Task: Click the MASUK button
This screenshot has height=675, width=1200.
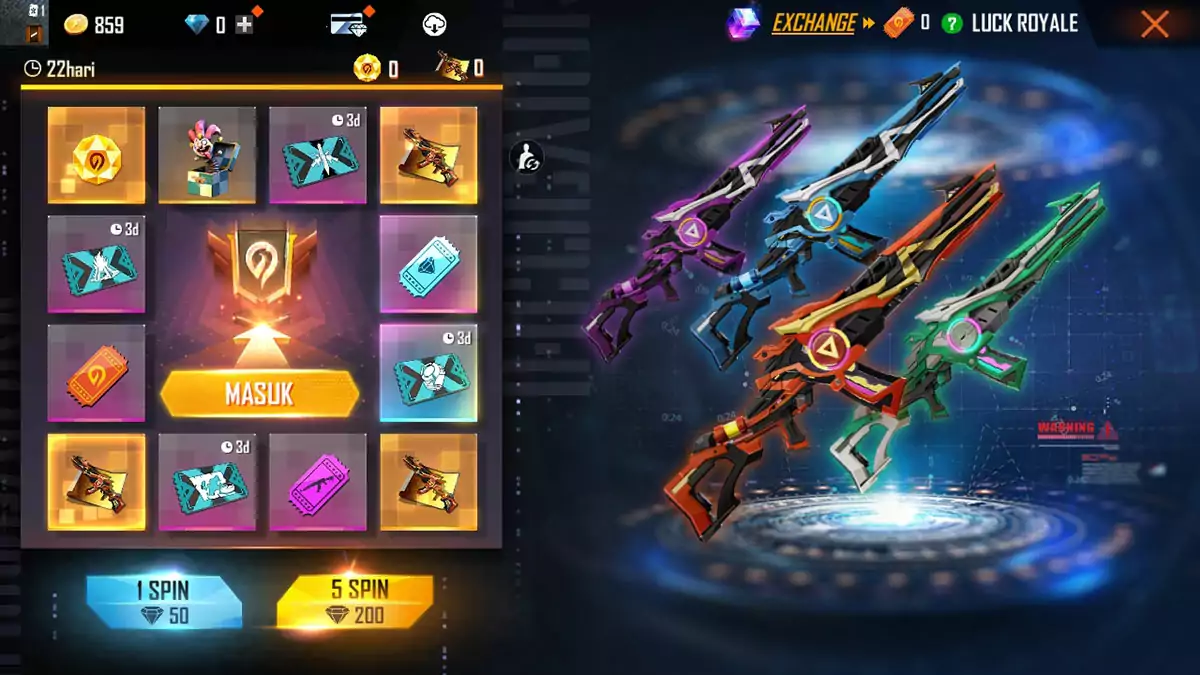Action: pos(259,394)
